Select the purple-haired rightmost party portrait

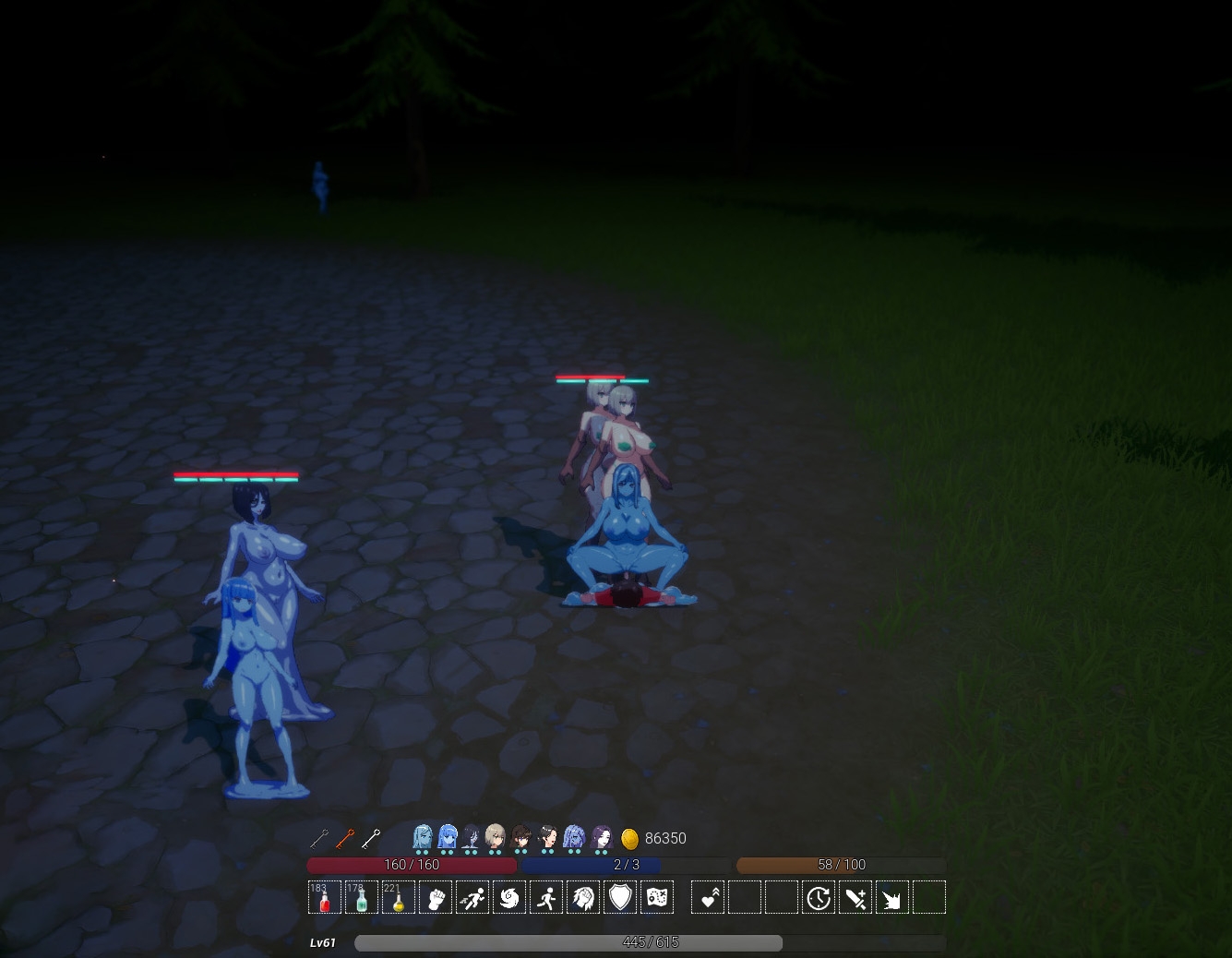[x=600, y=836]
